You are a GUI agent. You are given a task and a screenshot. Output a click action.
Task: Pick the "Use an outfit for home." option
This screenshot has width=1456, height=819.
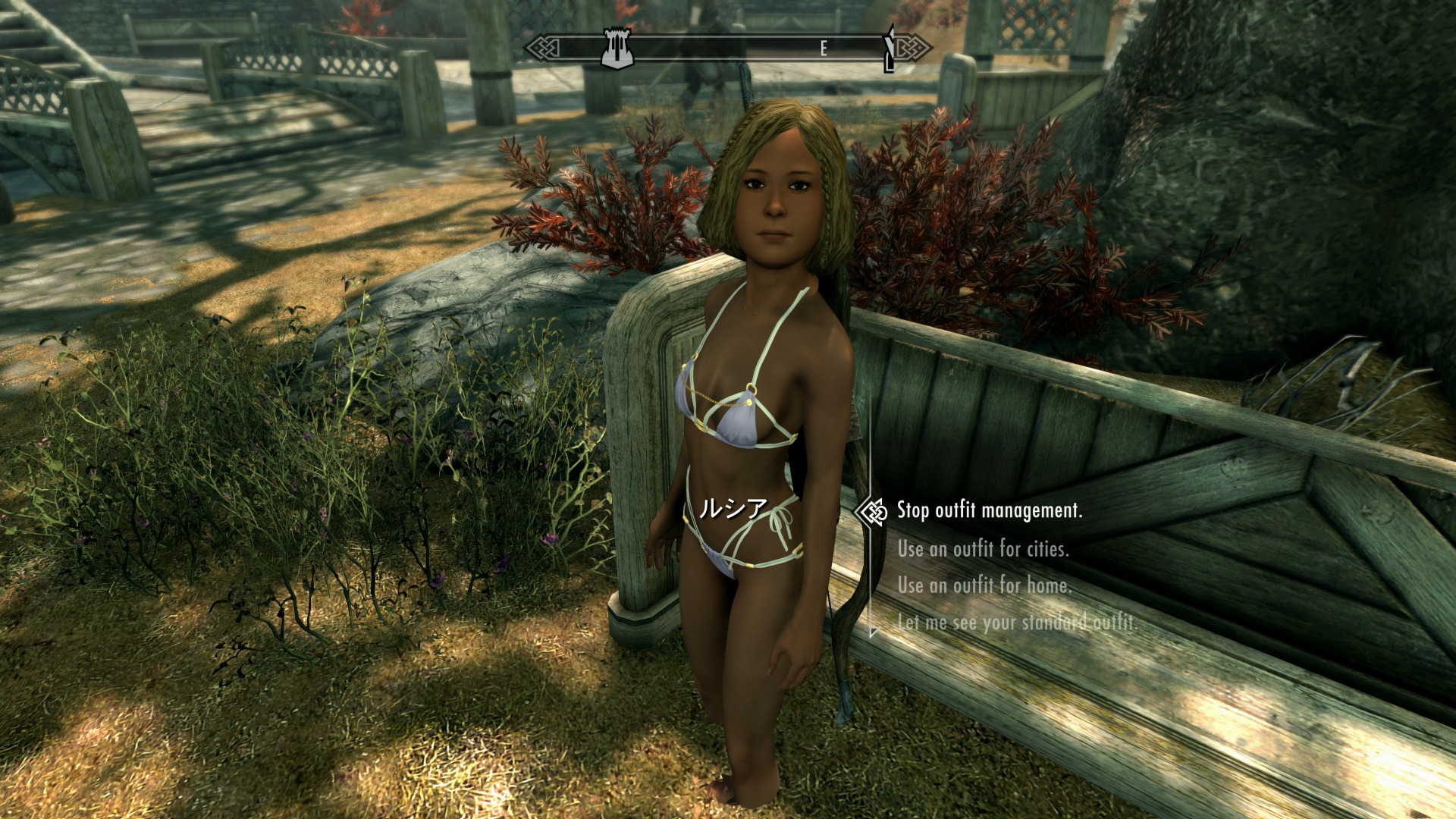coord(984,585)
